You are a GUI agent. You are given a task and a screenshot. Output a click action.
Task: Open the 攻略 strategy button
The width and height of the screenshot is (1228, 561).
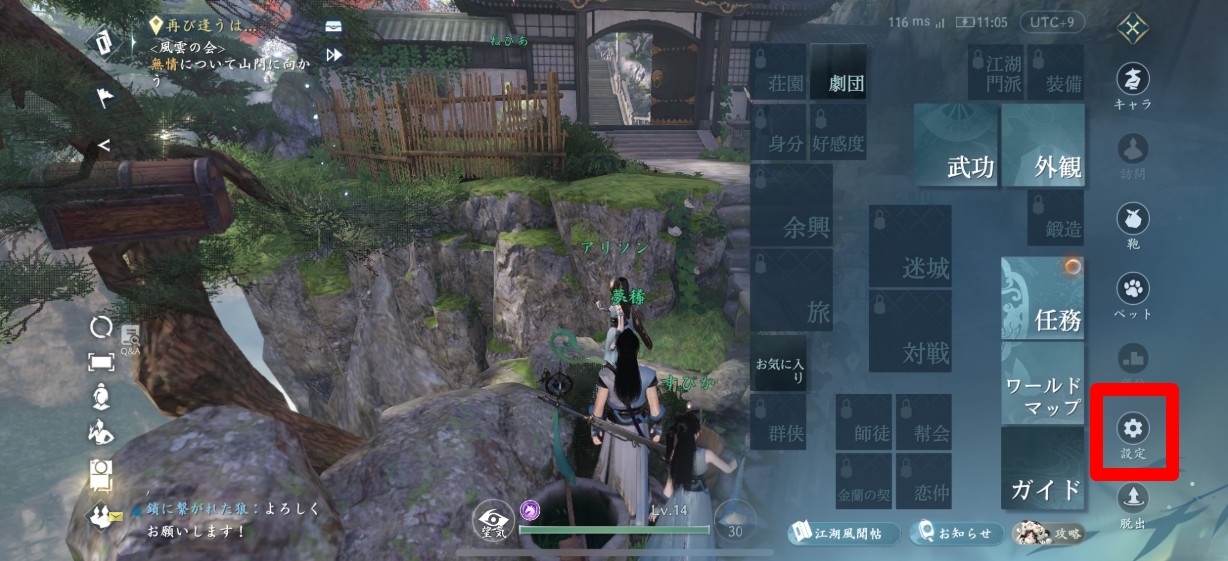coord(1049,533)
